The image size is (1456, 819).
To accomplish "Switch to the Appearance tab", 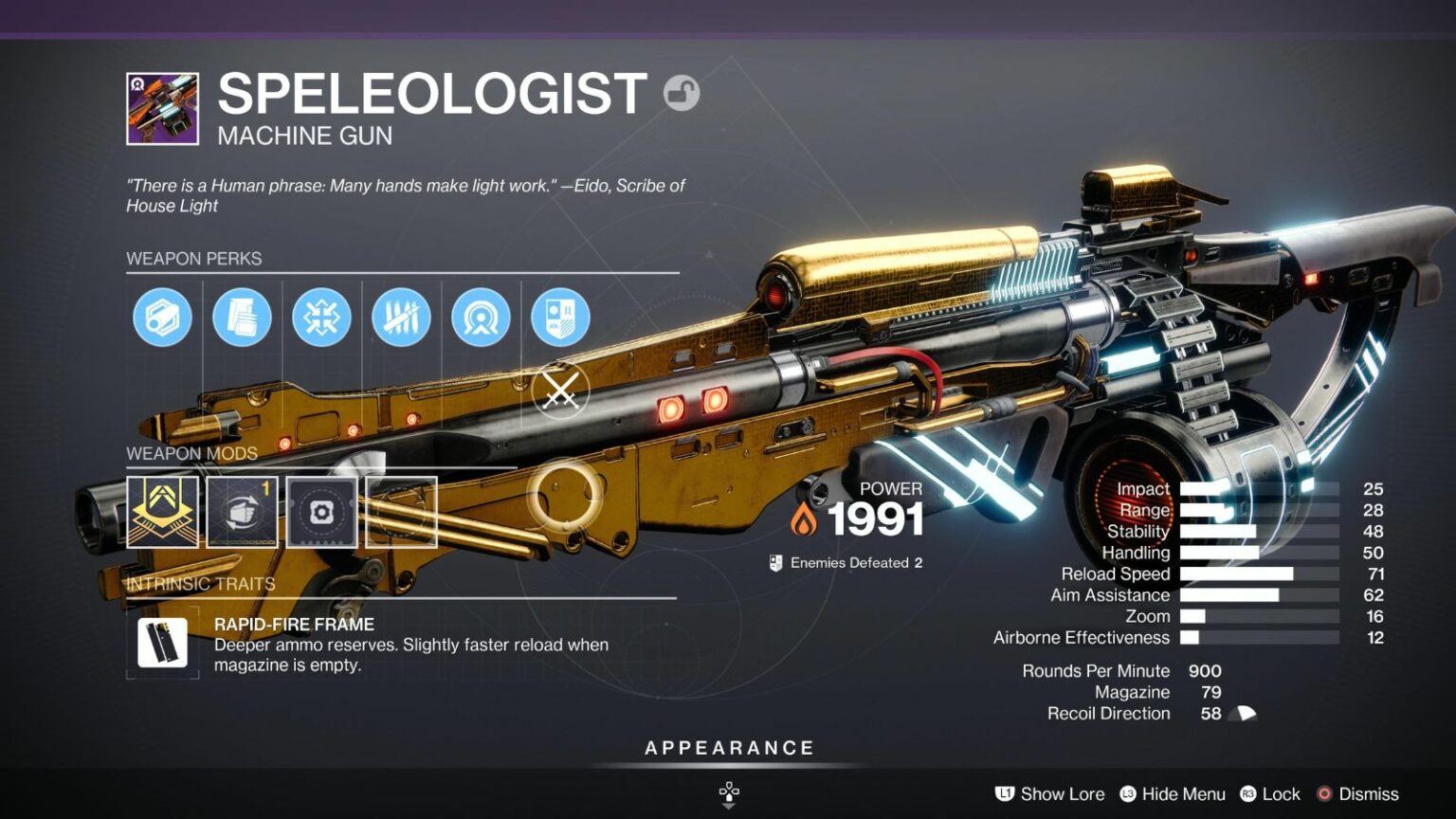I will point(728,747).
